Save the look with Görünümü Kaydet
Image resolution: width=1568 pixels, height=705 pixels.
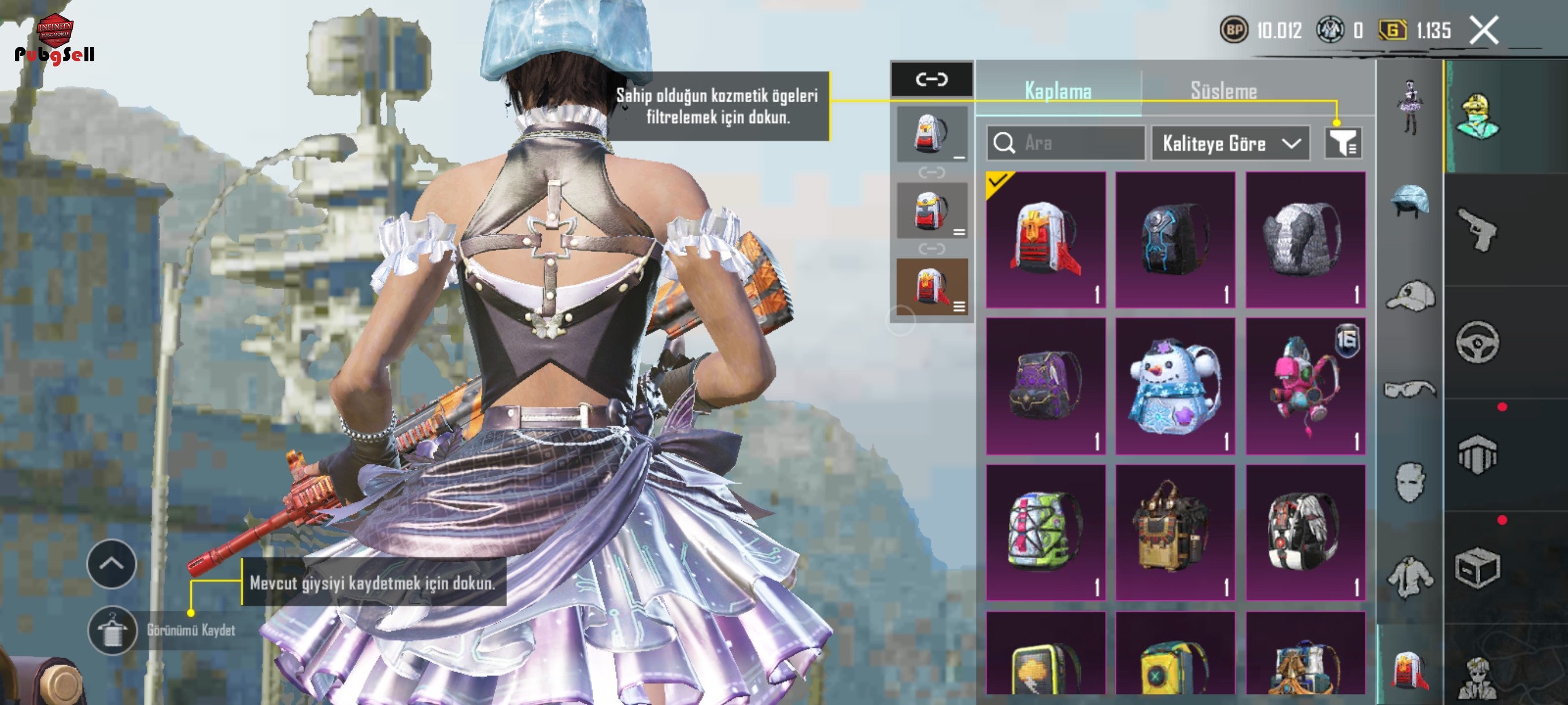tap(113, 630)
